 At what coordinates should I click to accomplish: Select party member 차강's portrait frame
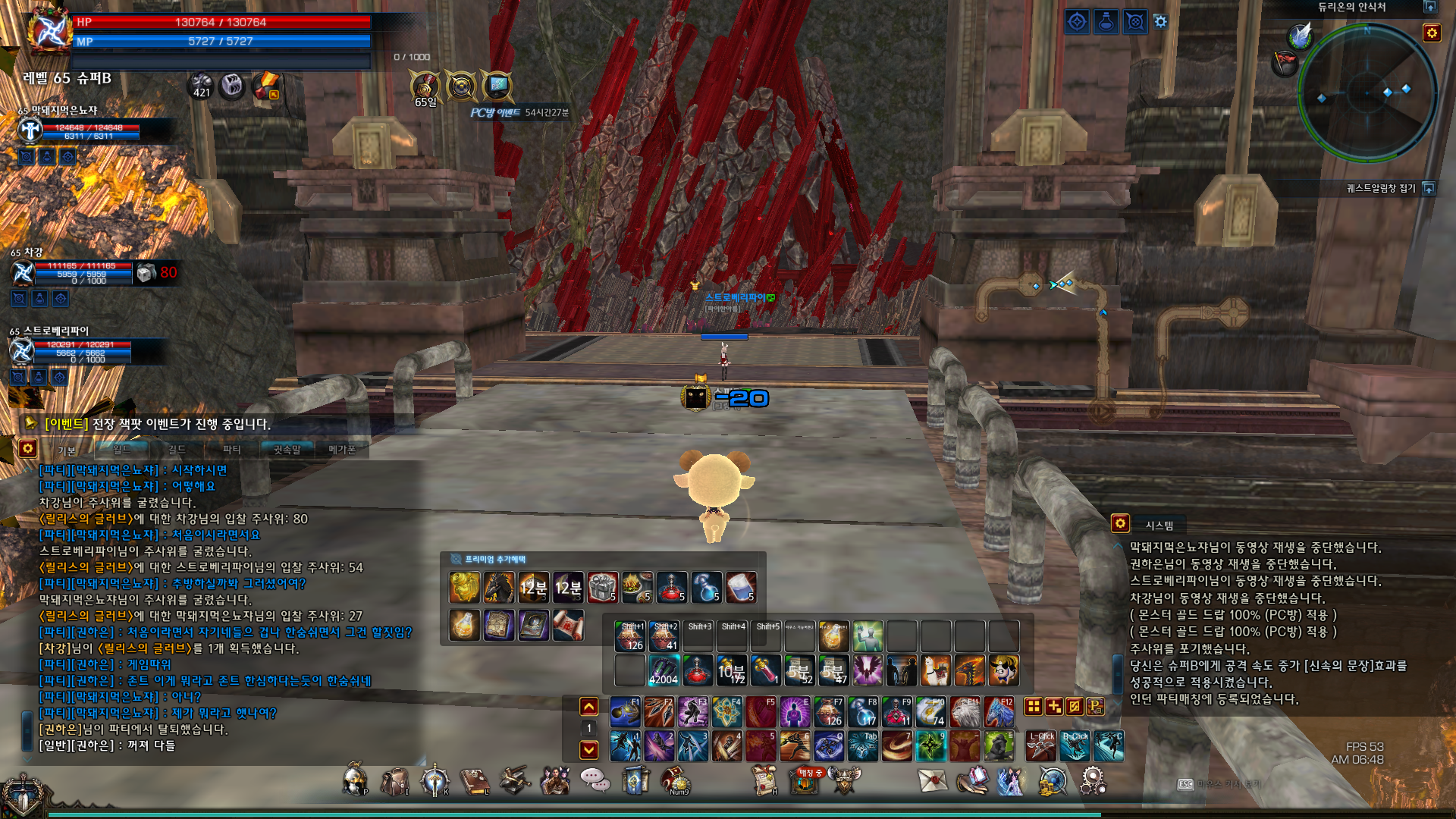coord(24,272)
